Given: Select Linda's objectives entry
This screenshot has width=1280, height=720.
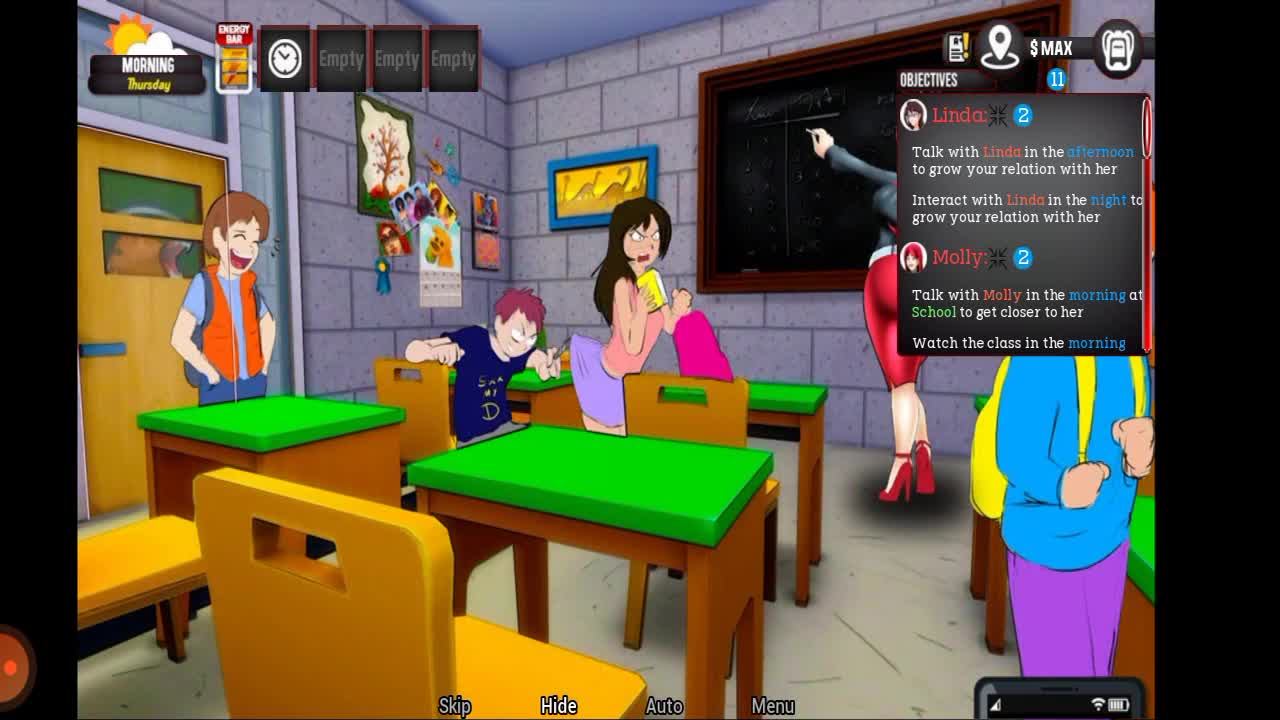Looking at the screenshot, I should click(x=958, y=115).
